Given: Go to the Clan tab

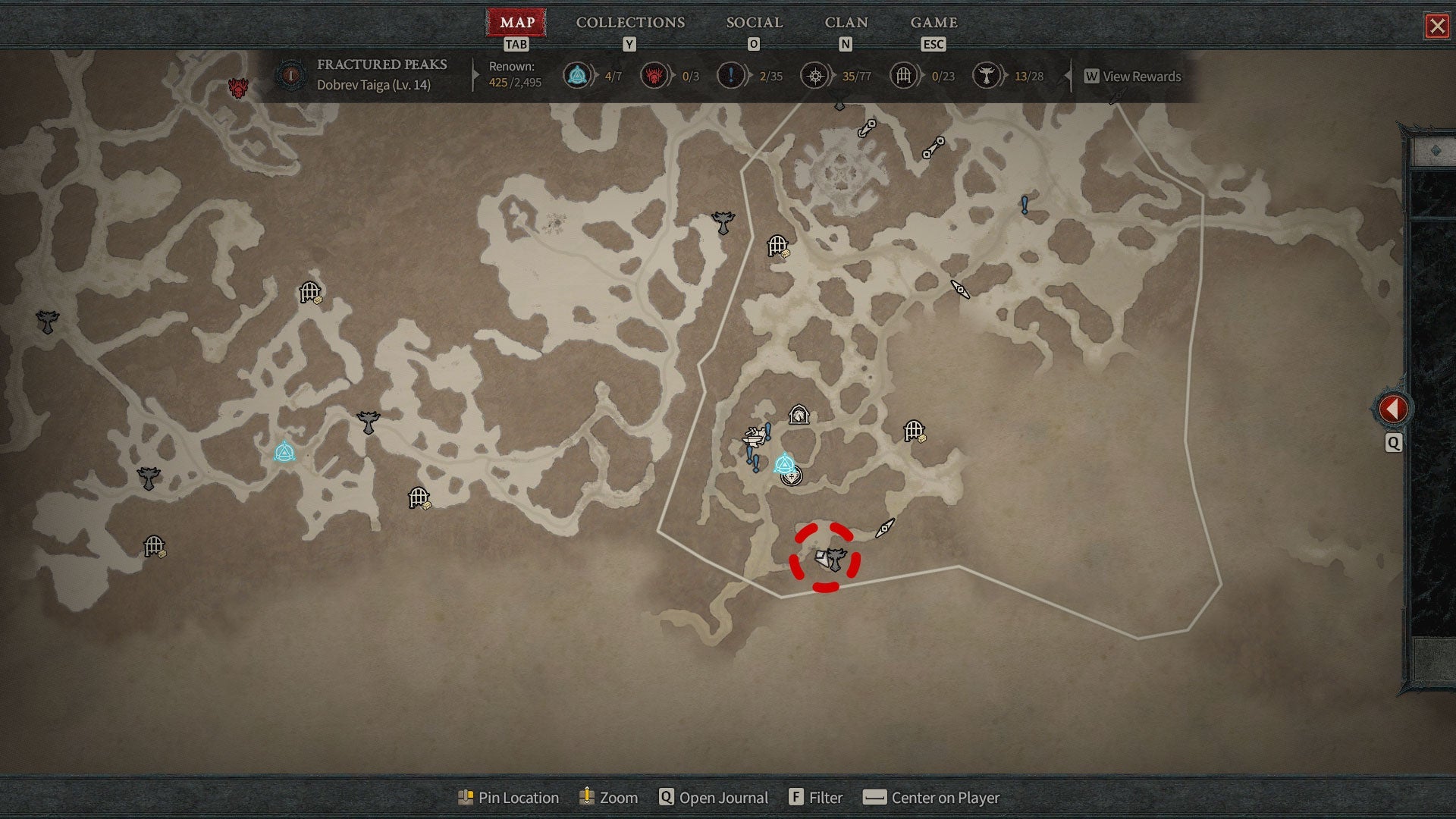Looking at the screenshot, I should tap(846, 23).
